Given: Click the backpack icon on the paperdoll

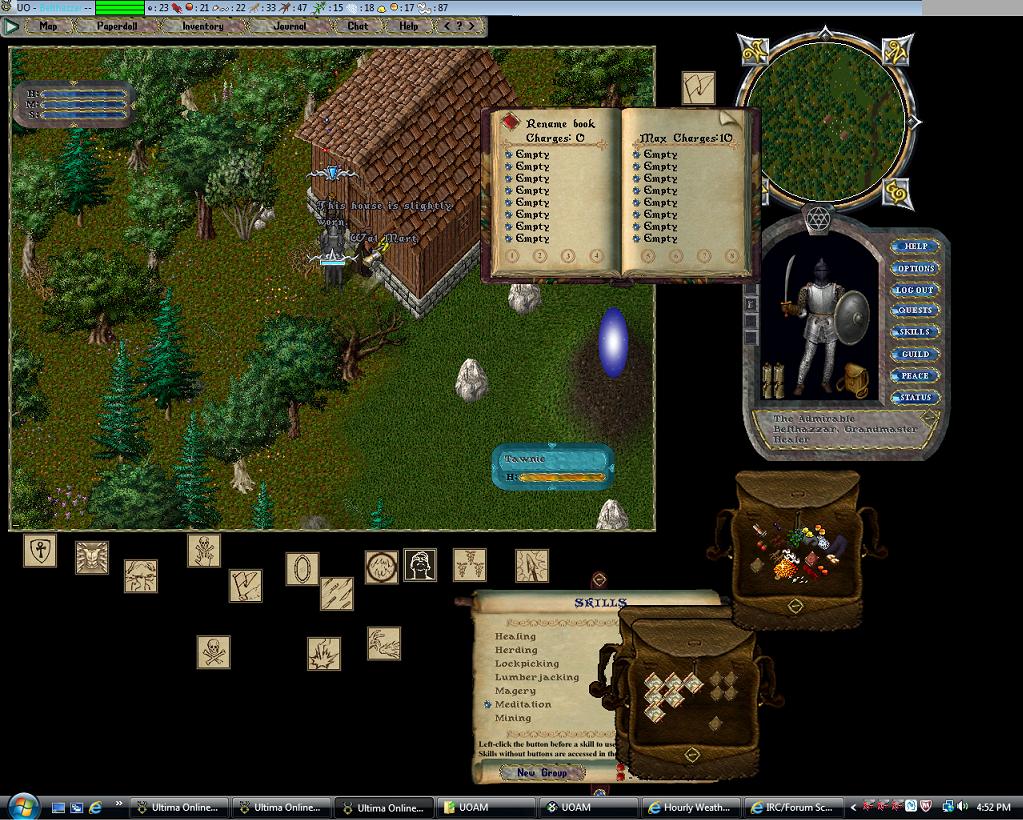Looking at the screenshot, I should [x=855, y=379].
